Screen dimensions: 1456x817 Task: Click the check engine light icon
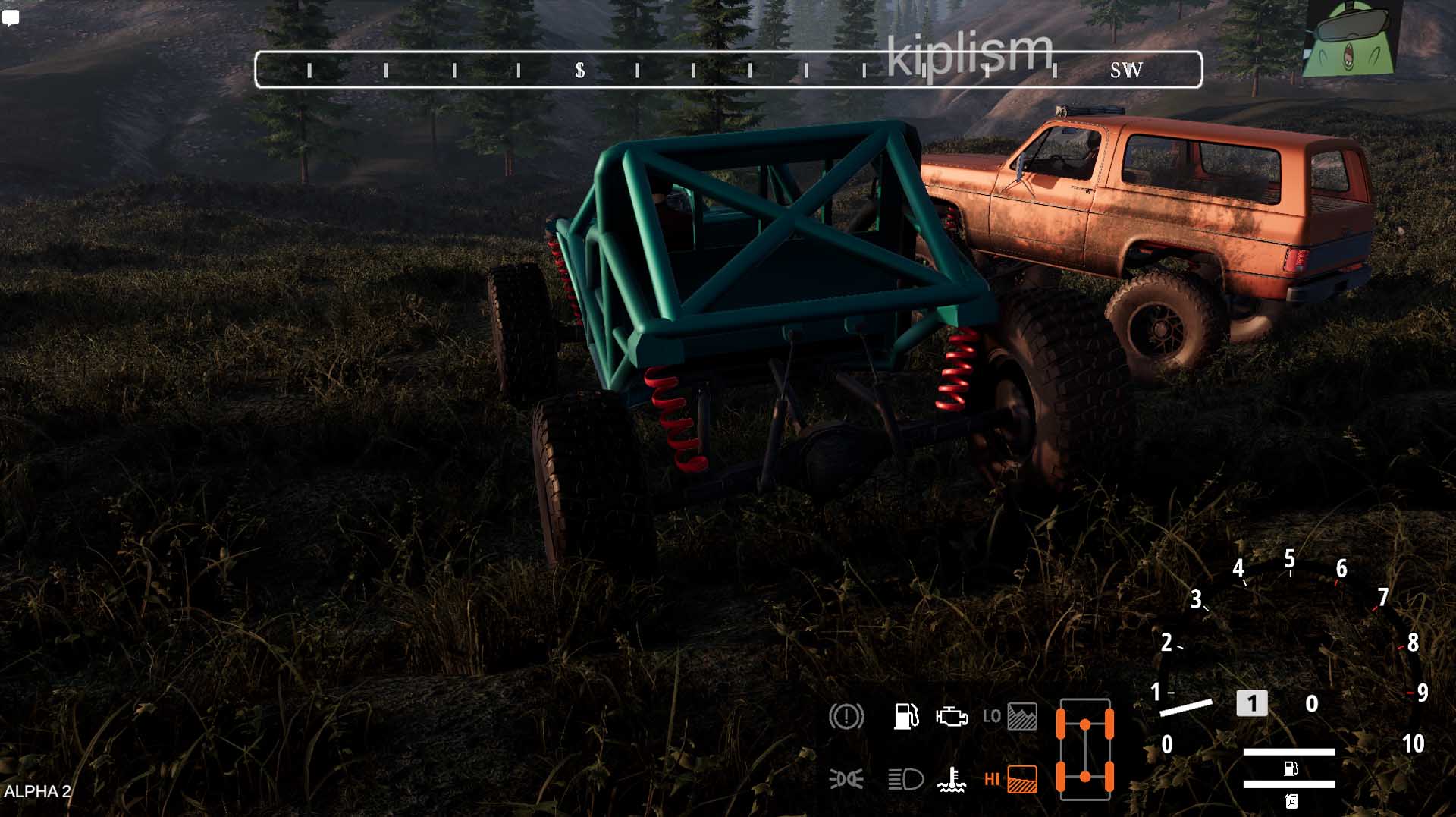pyautogui.click(x=951, y=716)
